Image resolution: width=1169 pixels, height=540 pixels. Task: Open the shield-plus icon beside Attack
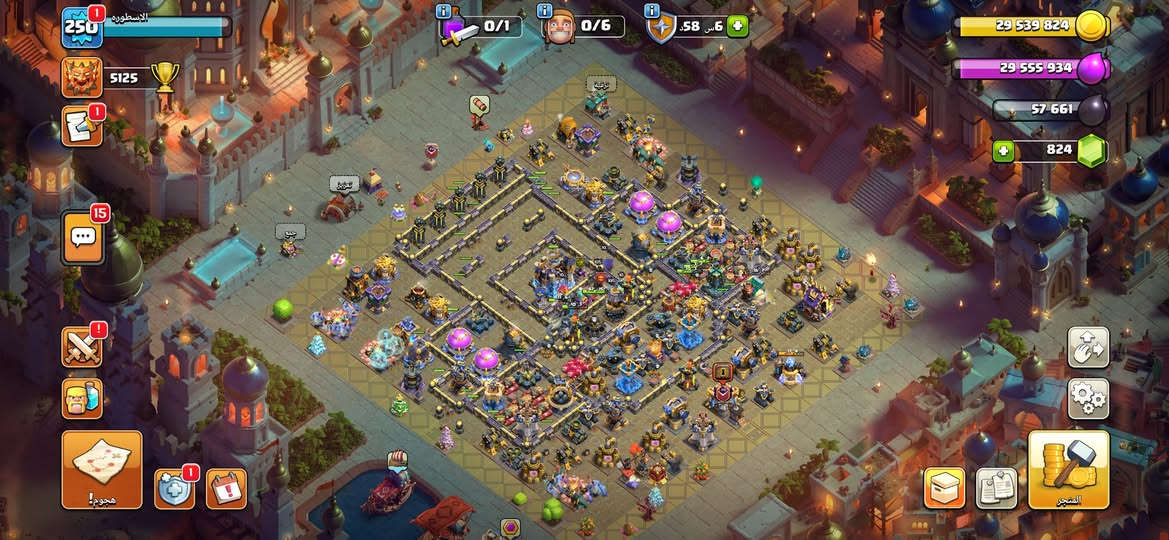point(174,488)
